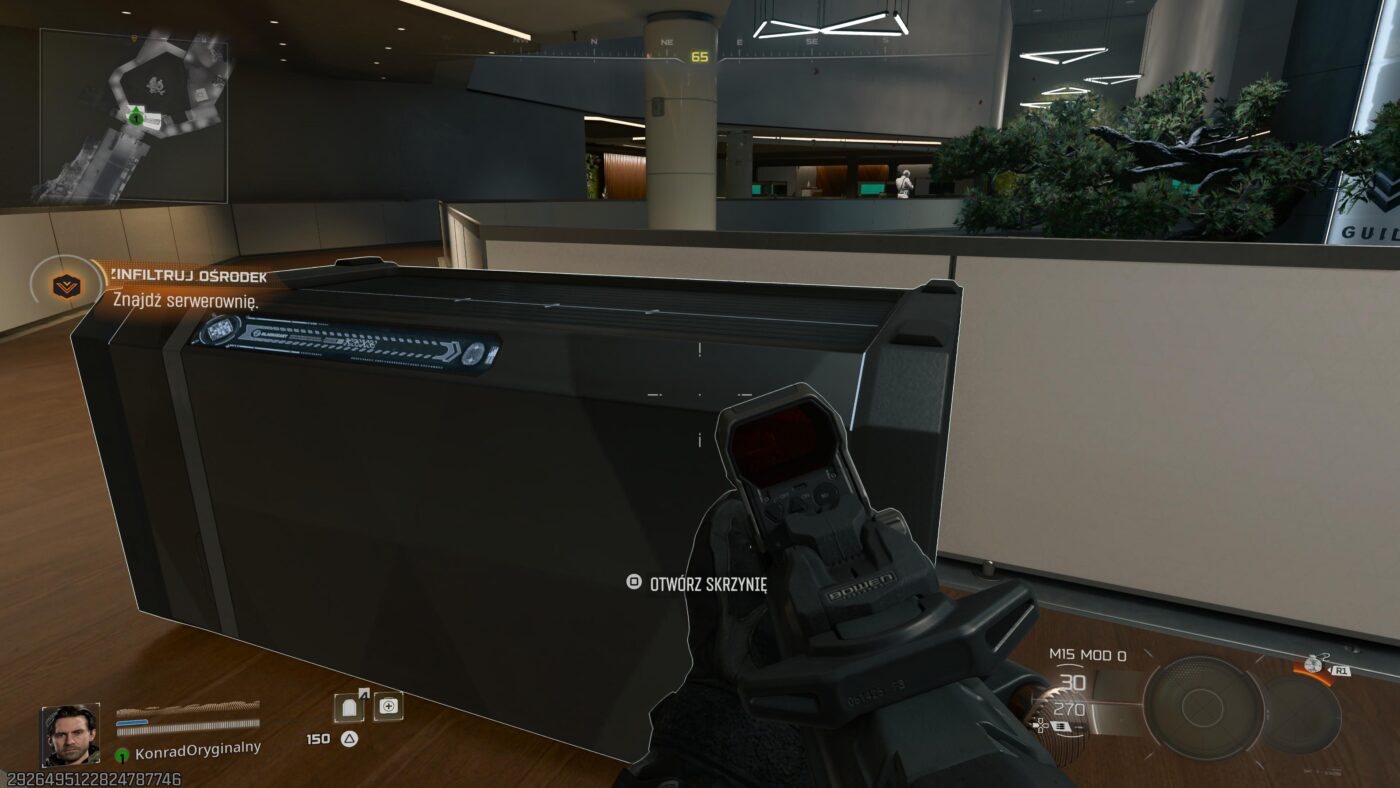
Task: Click the triangle button icon next to 150
Action: 348,738
